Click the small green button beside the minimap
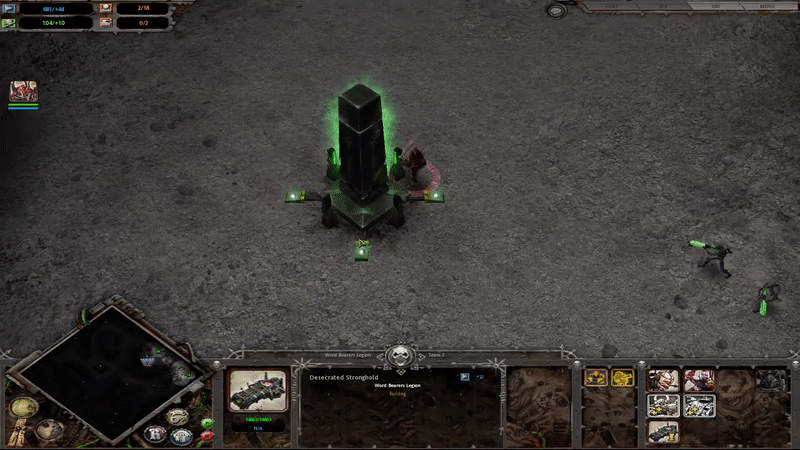This screenshot has height=450, width=800. coord(207,423)
